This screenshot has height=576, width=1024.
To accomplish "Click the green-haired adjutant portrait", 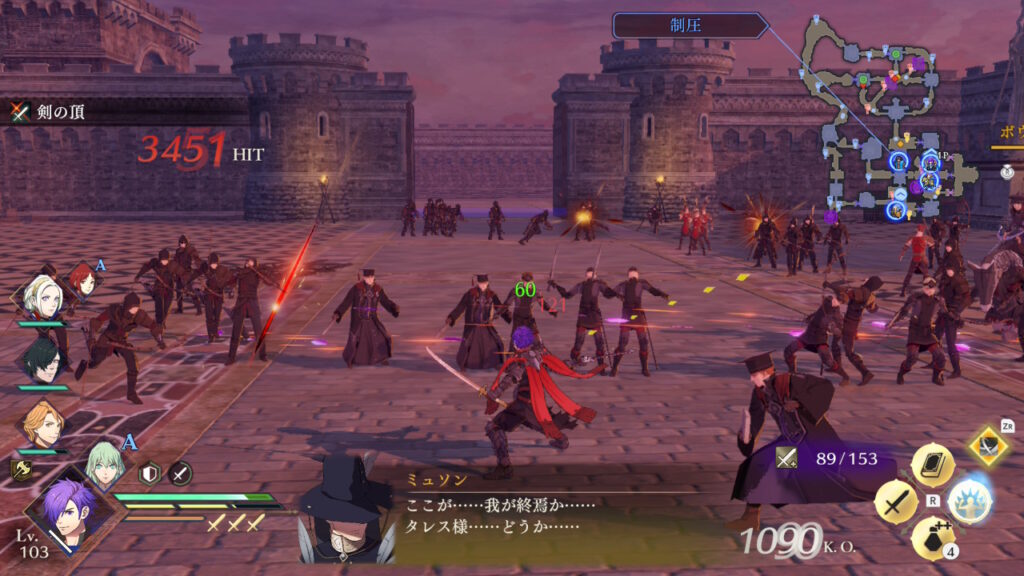I will 103,463.
